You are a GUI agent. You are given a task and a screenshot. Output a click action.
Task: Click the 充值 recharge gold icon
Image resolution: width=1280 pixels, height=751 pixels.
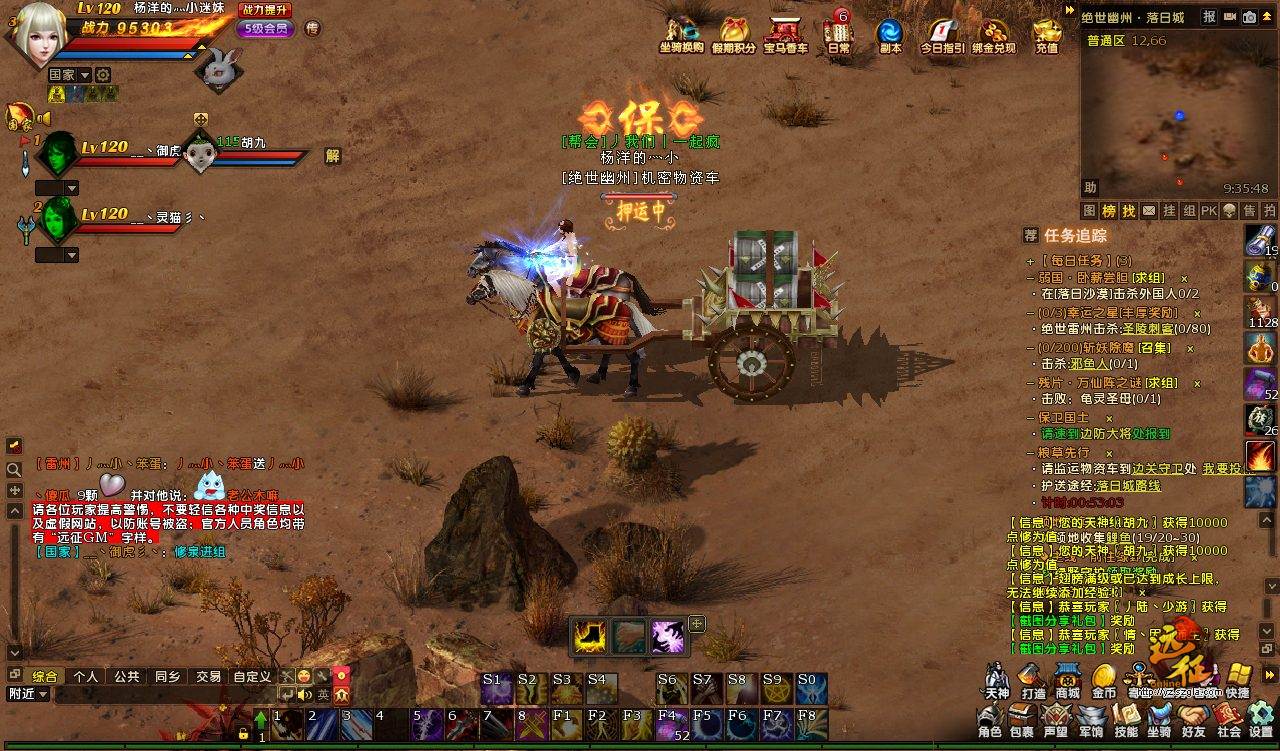pyautogui.click(x=1046, y=32)
